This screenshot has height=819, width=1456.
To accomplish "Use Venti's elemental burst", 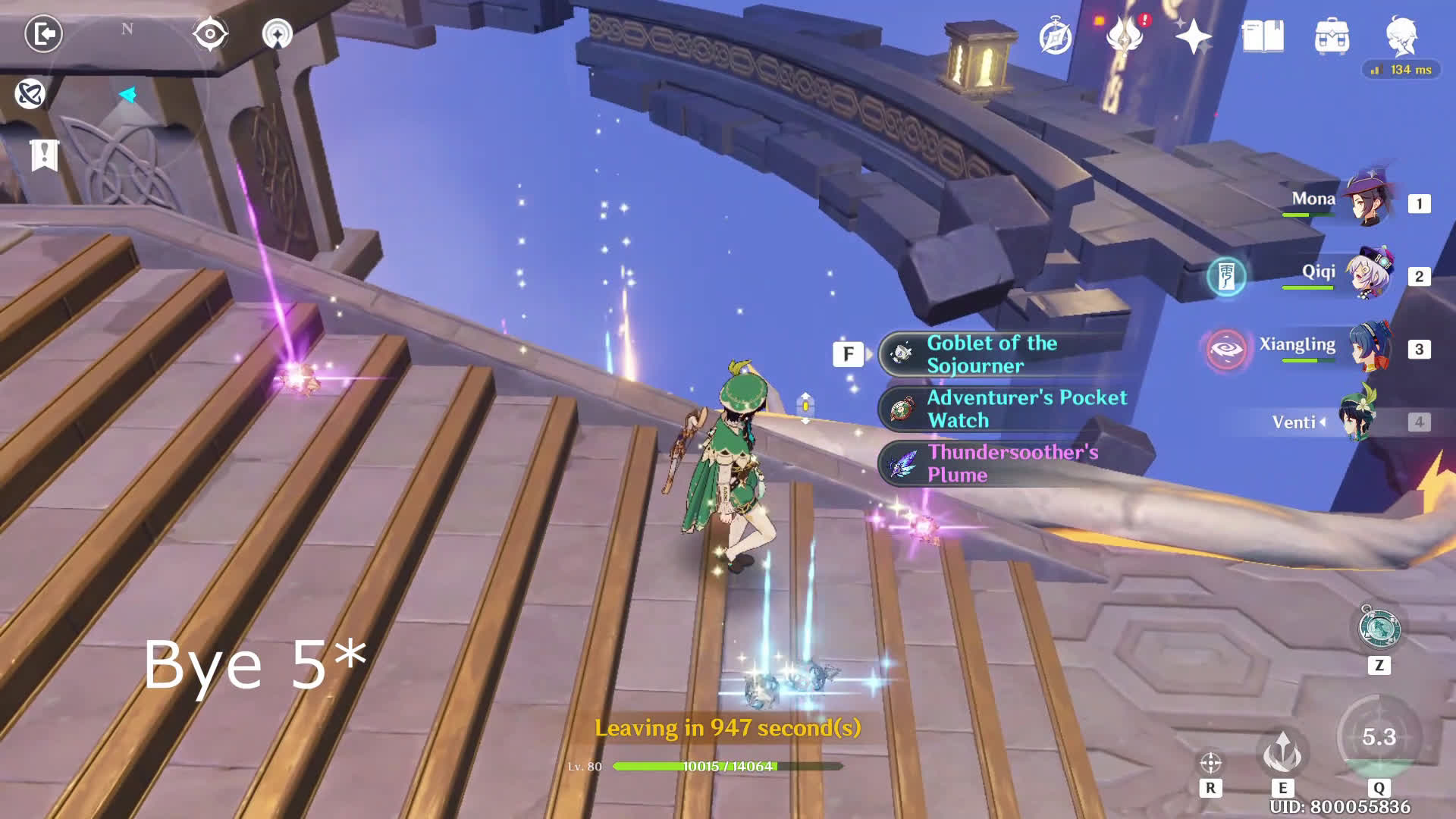I will coord(1379,737).
